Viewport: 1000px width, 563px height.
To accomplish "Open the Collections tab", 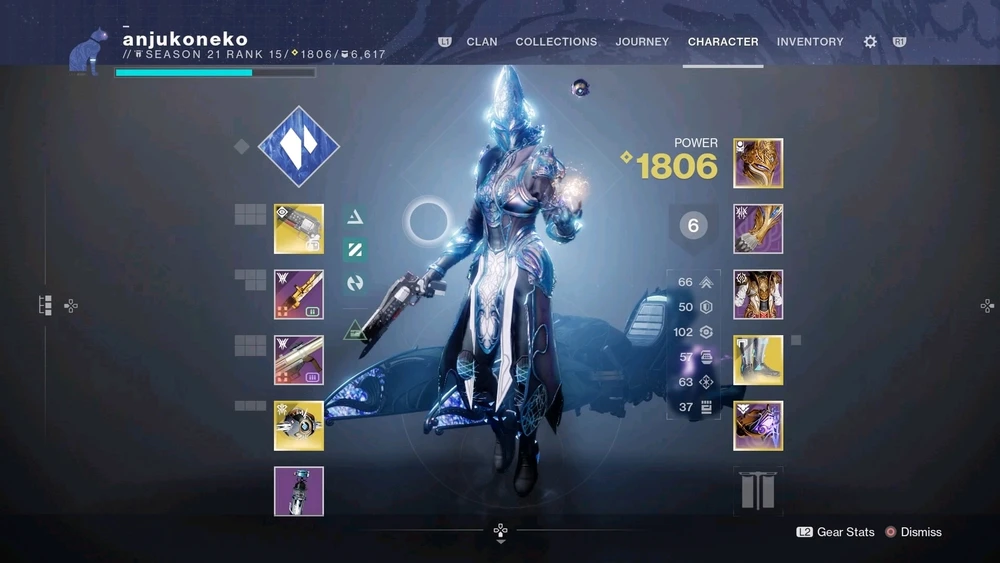I will click(x=556, y=42).
